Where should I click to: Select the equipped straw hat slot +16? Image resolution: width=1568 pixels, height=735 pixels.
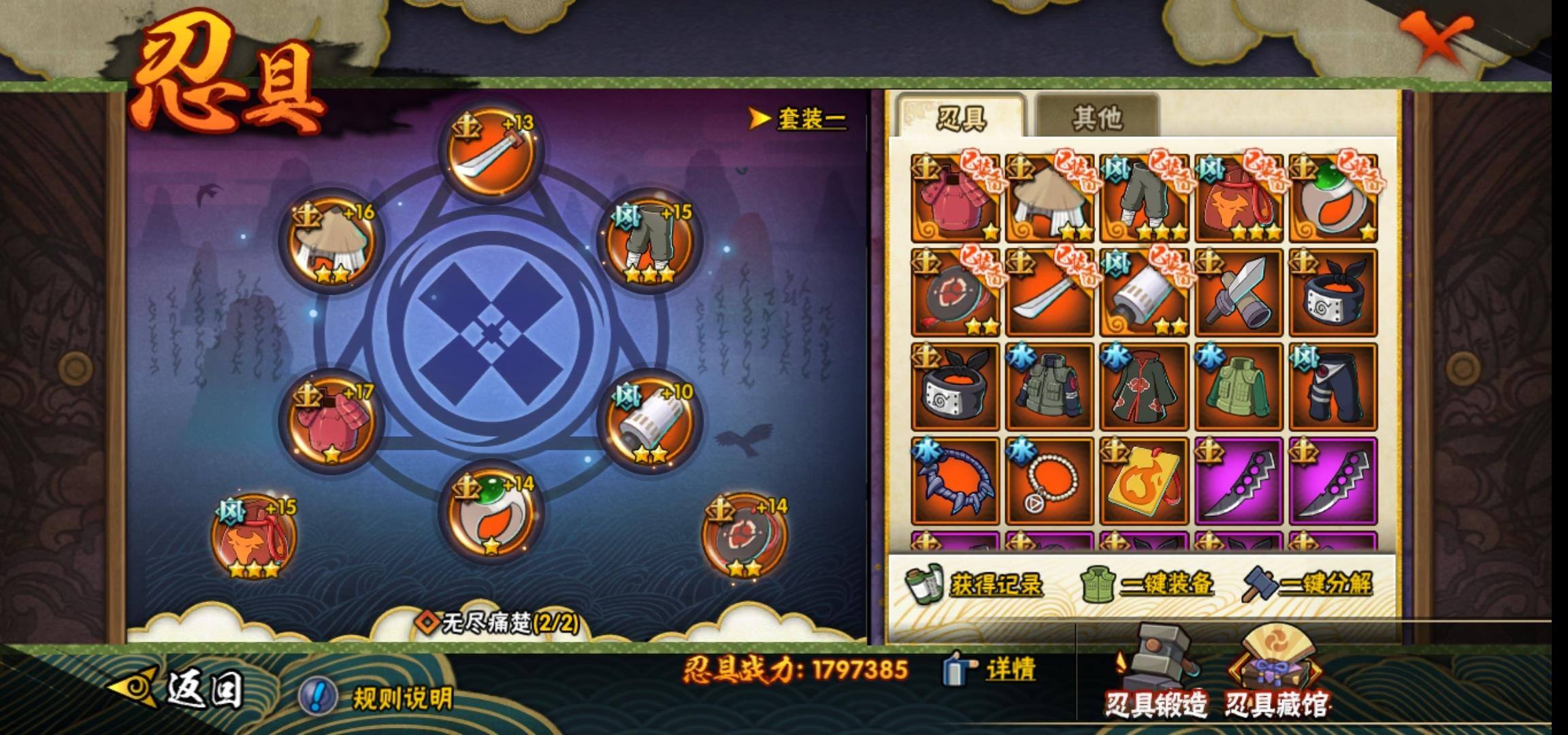pyautogui.click(x=331, y=243)
